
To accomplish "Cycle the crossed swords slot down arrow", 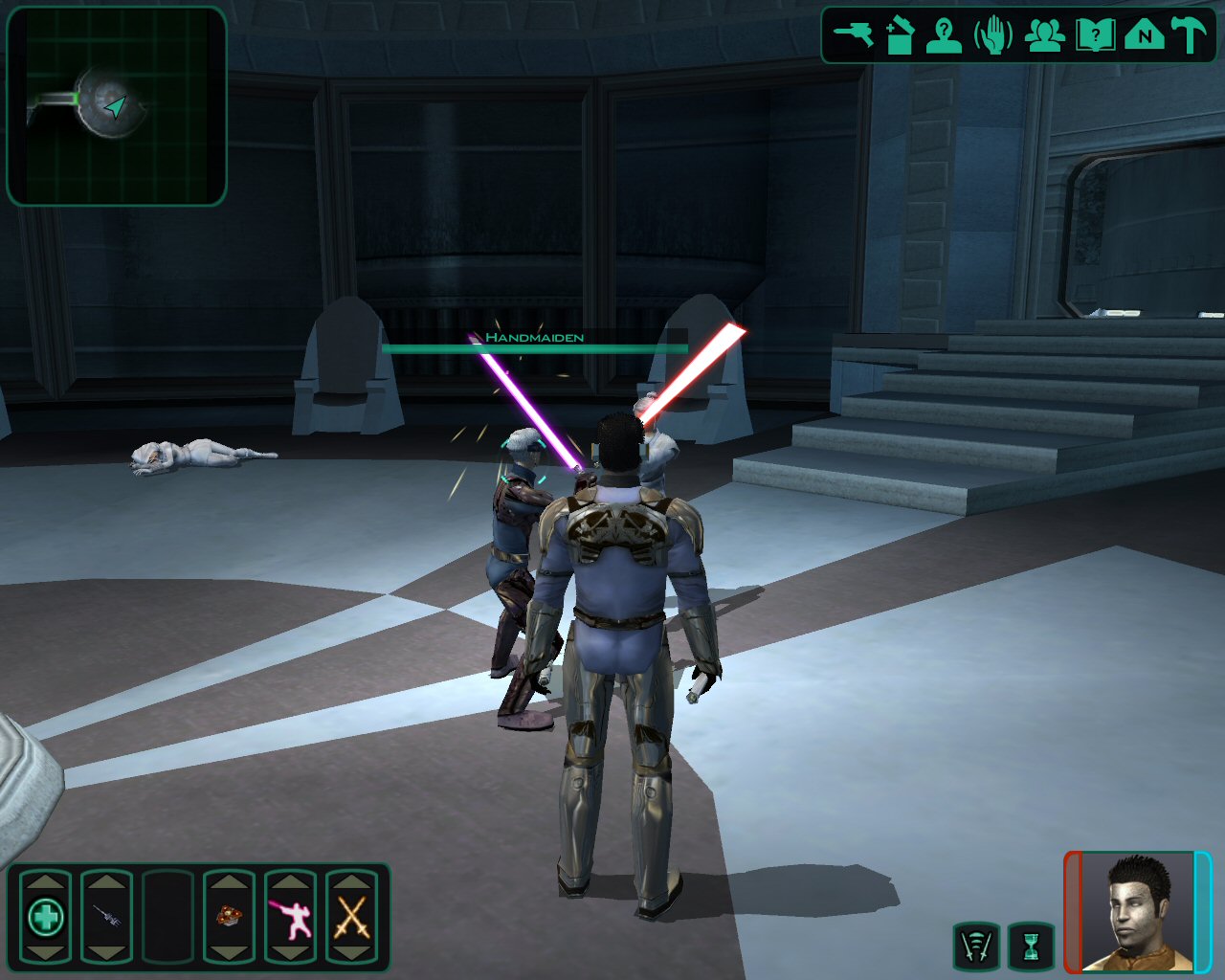I will pos(351,954).
